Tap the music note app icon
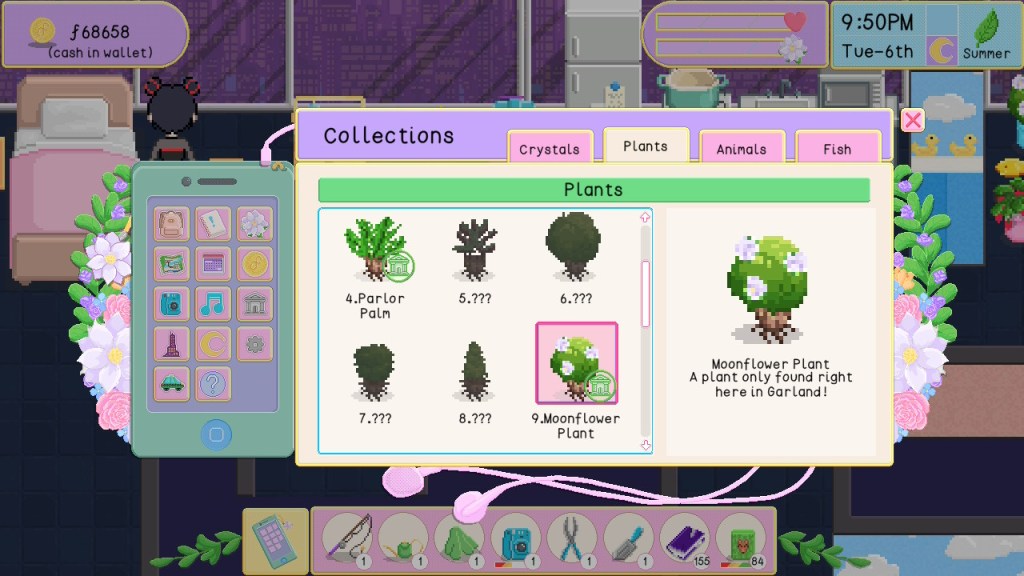The image size is (1024, 576). point(213,303)
